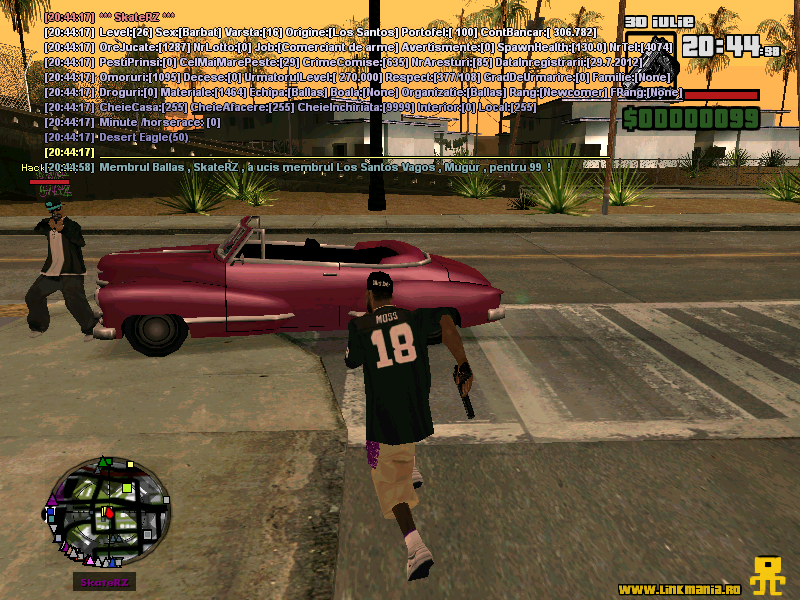Click the SkateRZ stats header chat line
The width and height of the screenshot is (800, 600).
(138, 18)
